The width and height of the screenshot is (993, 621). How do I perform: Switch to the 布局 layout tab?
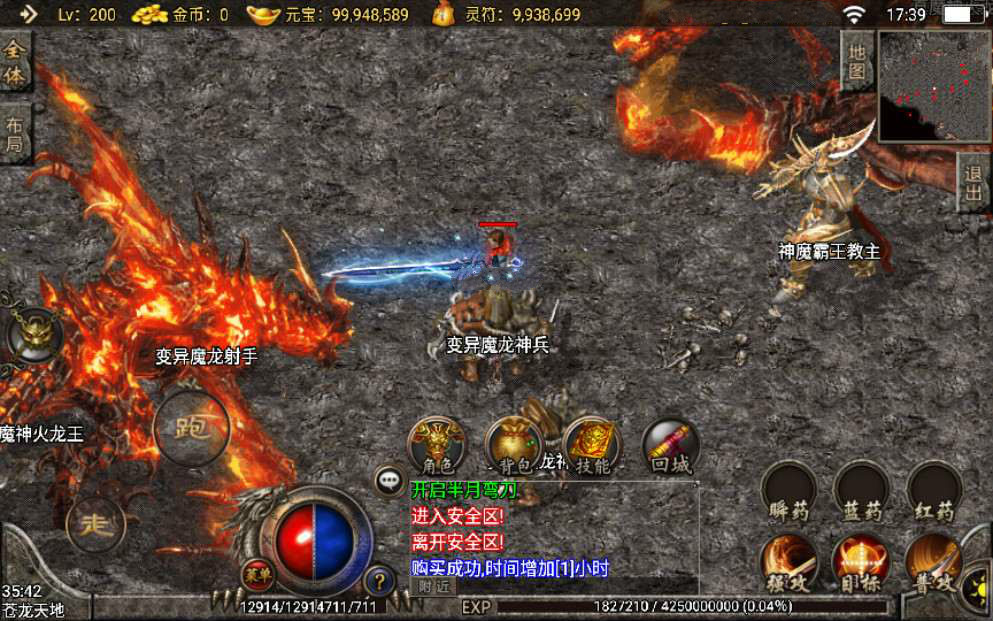click(x=15, y=134)
